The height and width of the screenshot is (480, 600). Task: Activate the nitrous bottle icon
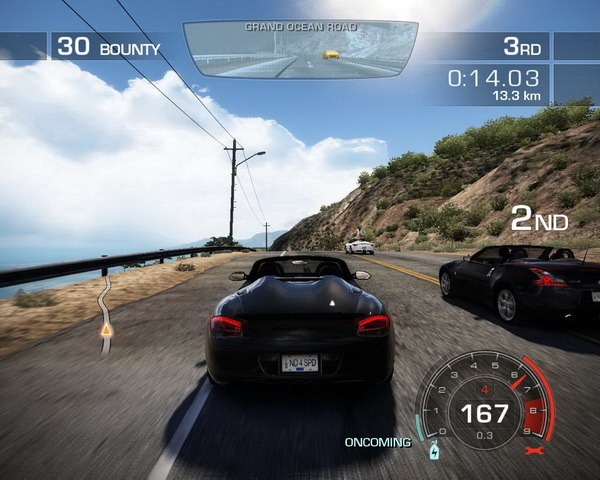pyautogui.click(x=434, y=451)
